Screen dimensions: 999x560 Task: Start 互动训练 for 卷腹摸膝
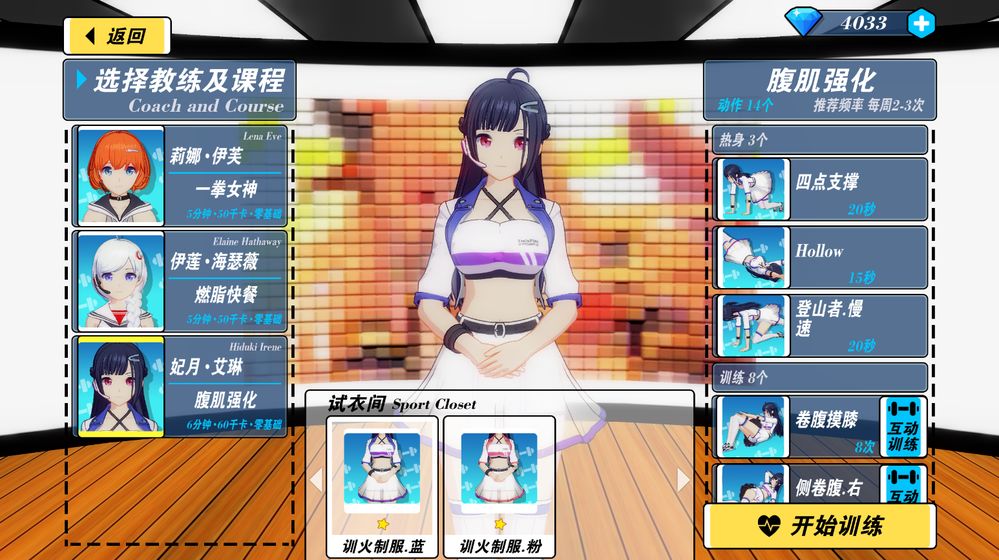(x=903, y=427)
